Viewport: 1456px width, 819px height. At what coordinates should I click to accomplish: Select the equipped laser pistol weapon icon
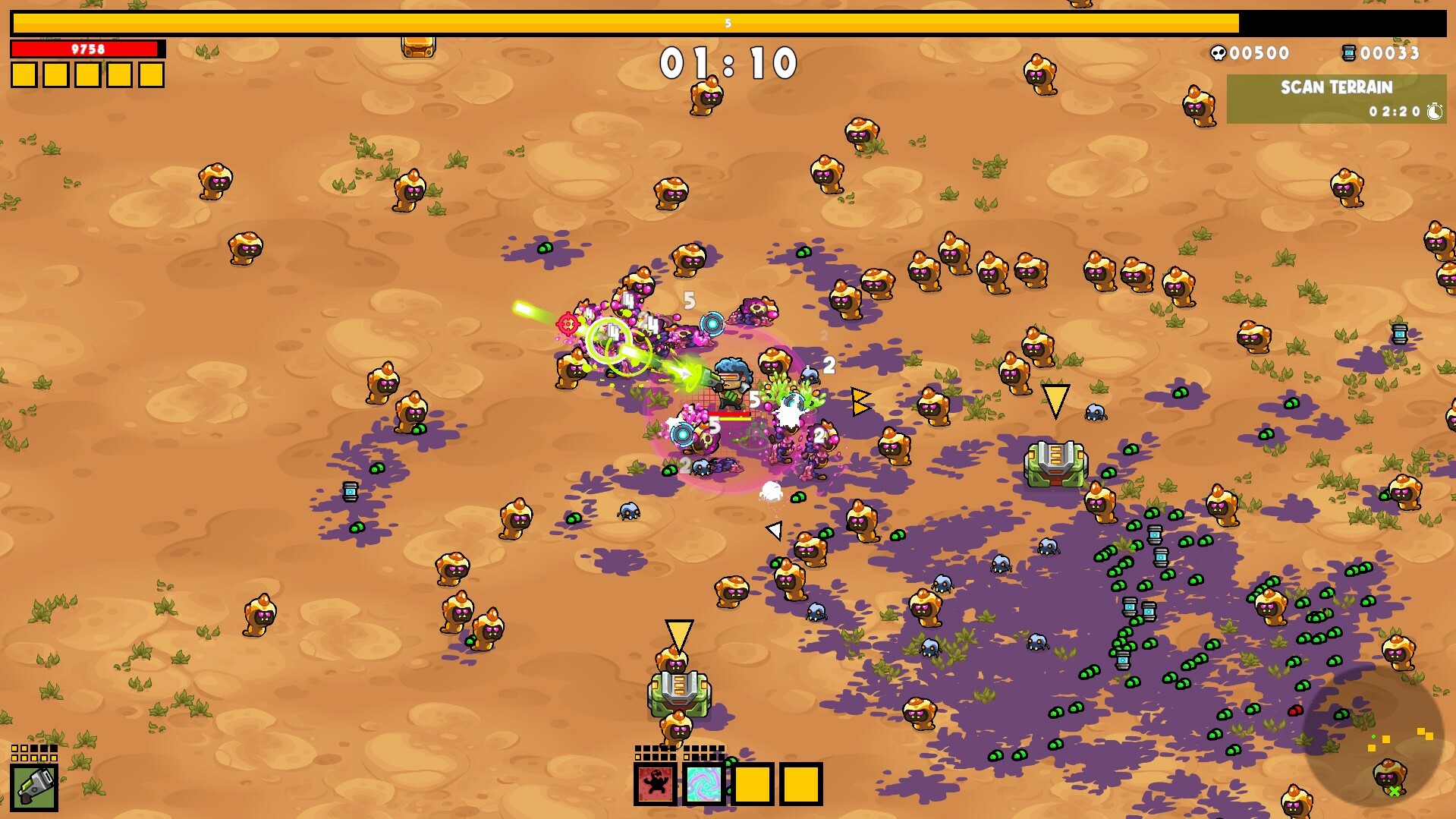tap(34, 789)
